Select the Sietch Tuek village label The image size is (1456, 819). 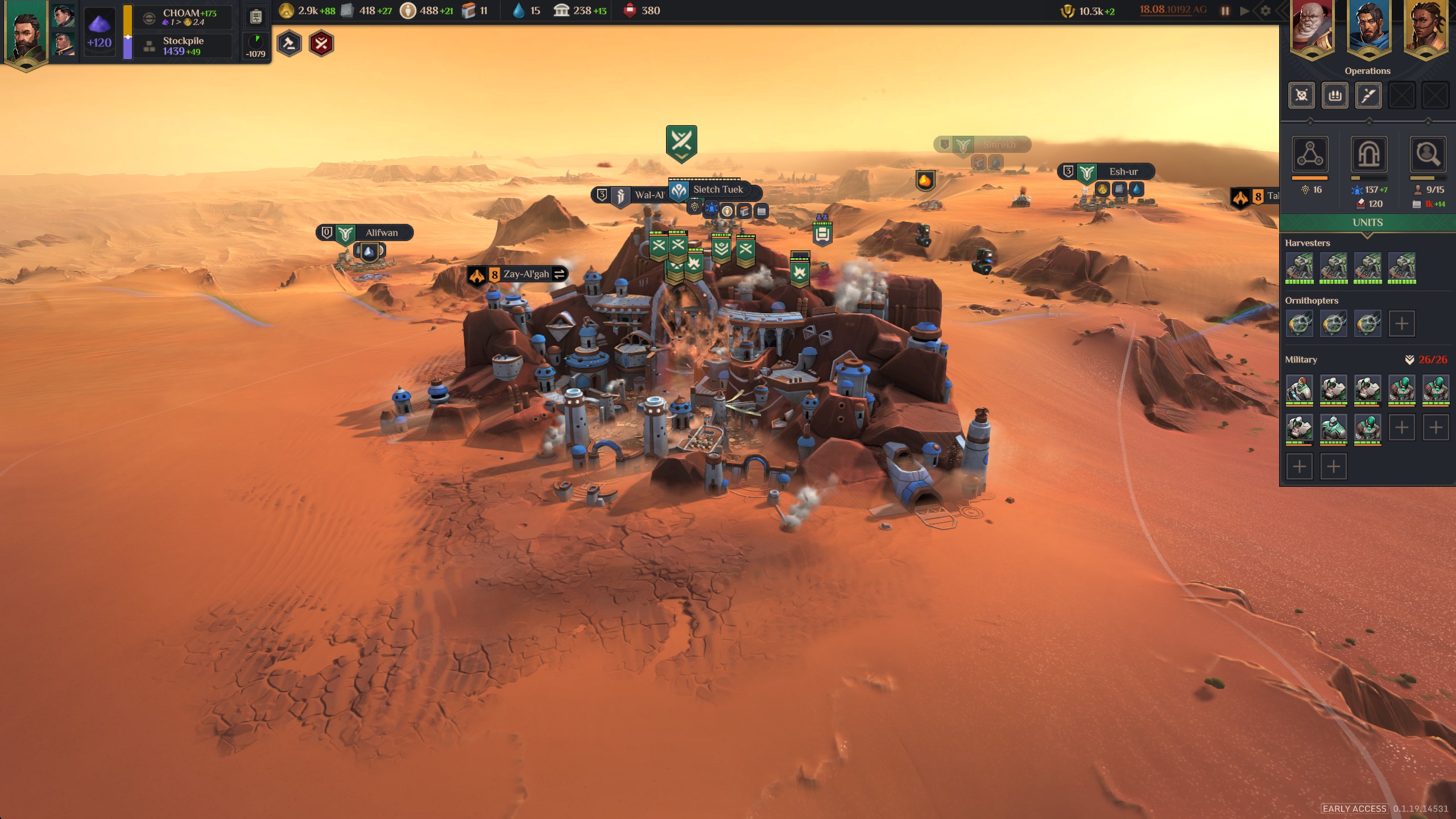(x=717, y=190)
